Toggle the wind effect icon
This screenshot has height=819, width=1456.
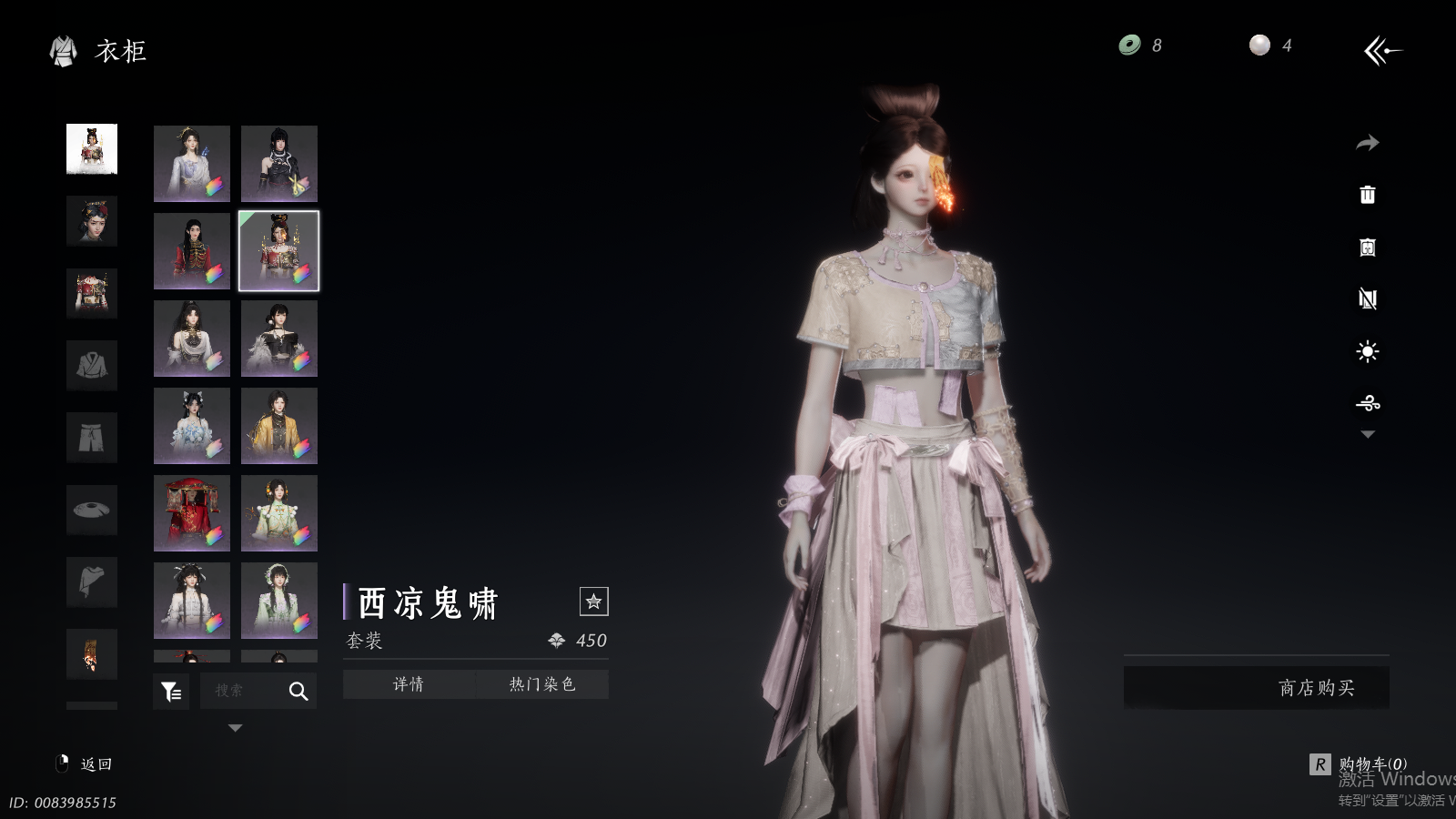pos(1367,403)
